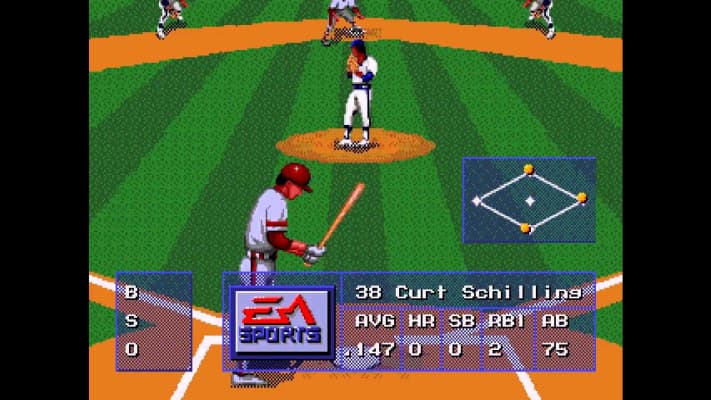
Task: Select the EA Sports logo panel
Action: (280, 322)
